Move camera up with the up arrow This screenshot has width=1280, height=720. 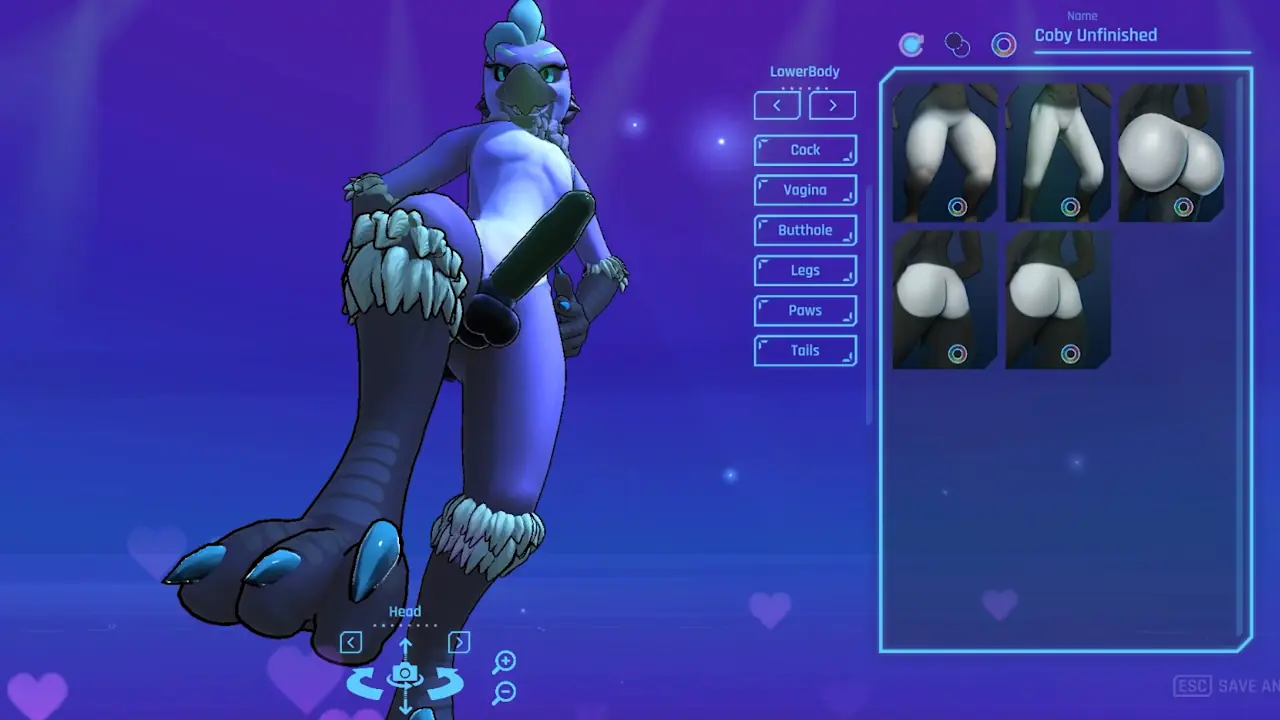tap(405, 647)
